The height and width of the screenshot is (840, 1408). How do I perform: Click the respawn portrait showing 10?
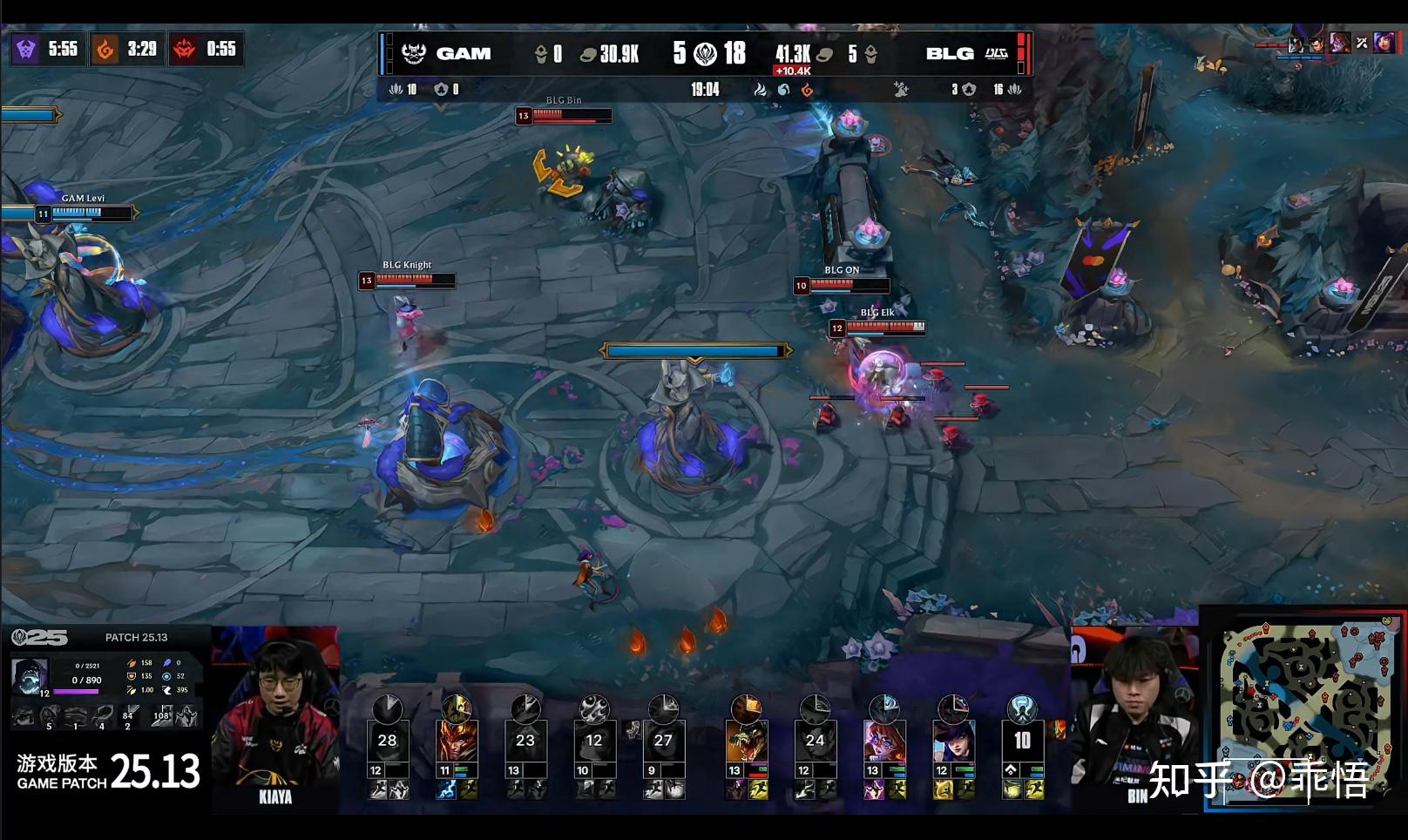[1022, 741]
